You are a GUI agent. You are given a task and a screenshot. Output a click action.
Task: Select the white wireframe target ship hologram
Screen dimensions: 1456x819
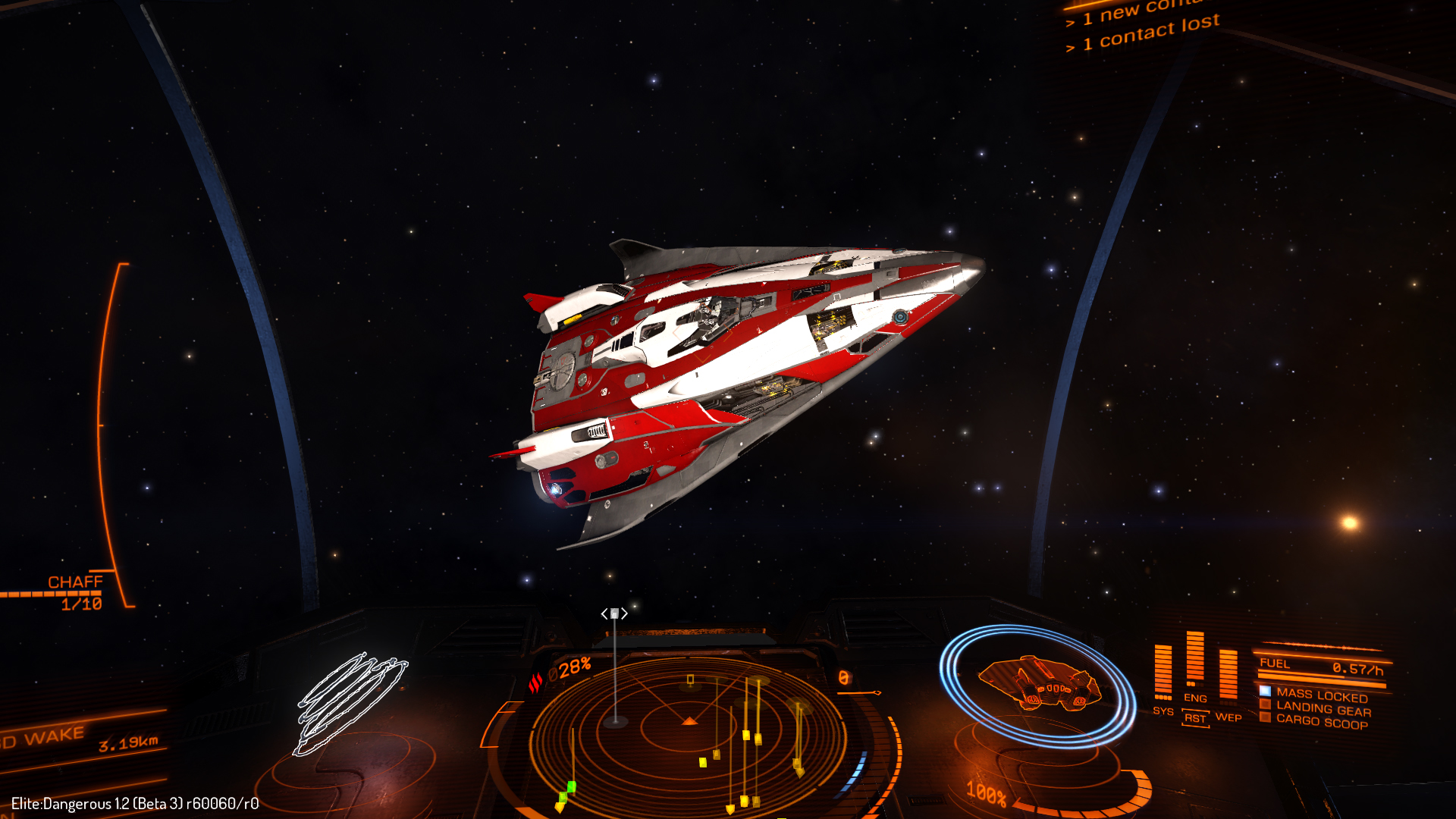click(x=350, y=703)
